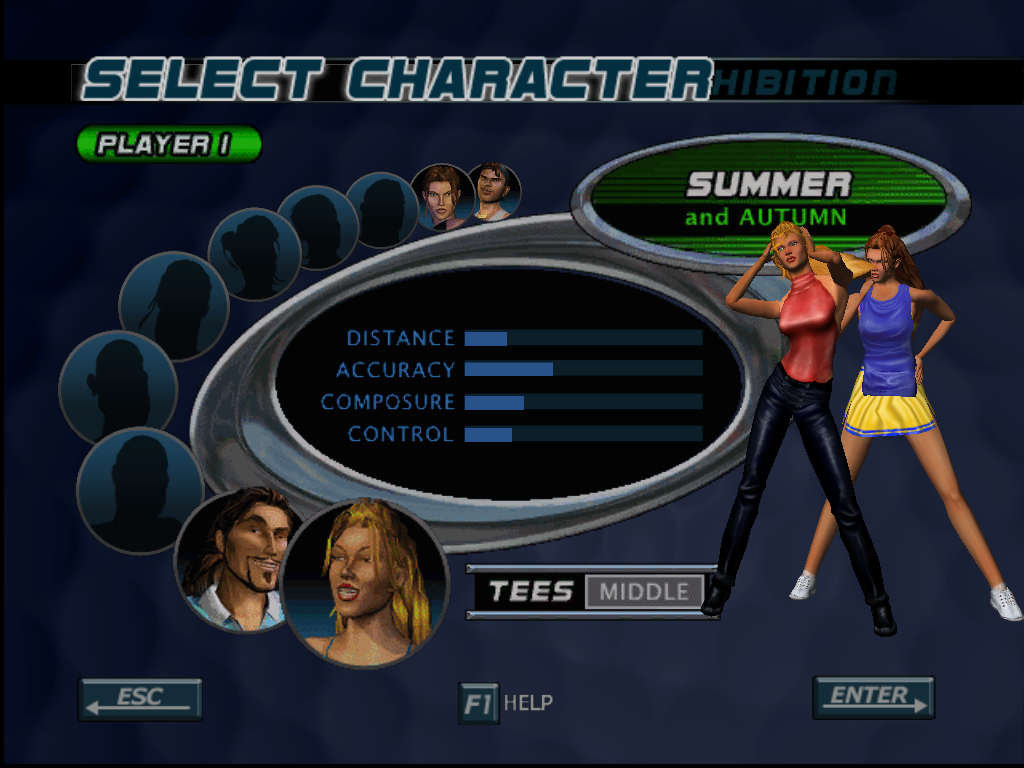
Task: Click the Player 1 label
Action: point(168,144)
